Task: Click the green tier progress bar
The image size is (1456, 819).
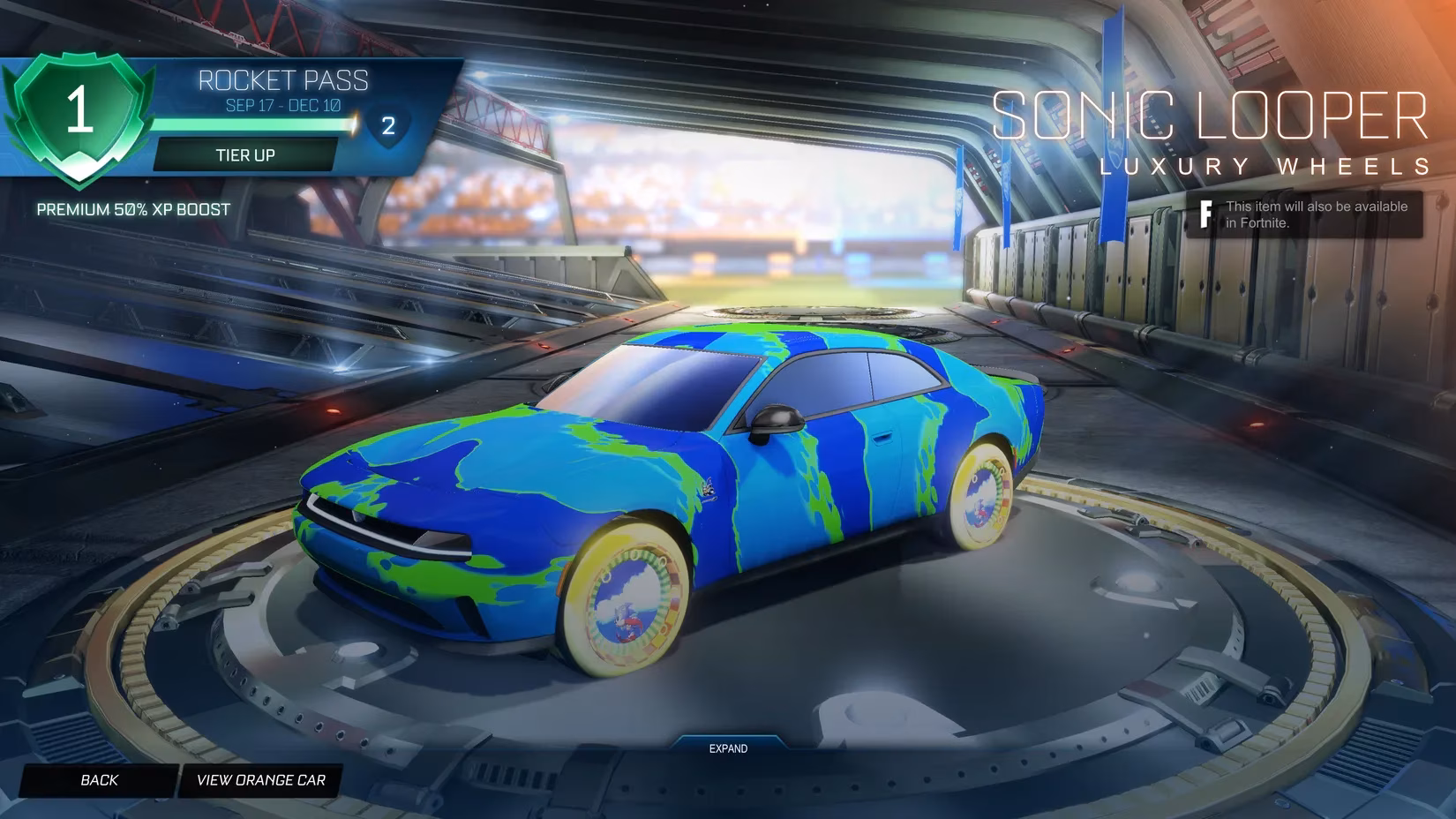Action: click(247, 124)
